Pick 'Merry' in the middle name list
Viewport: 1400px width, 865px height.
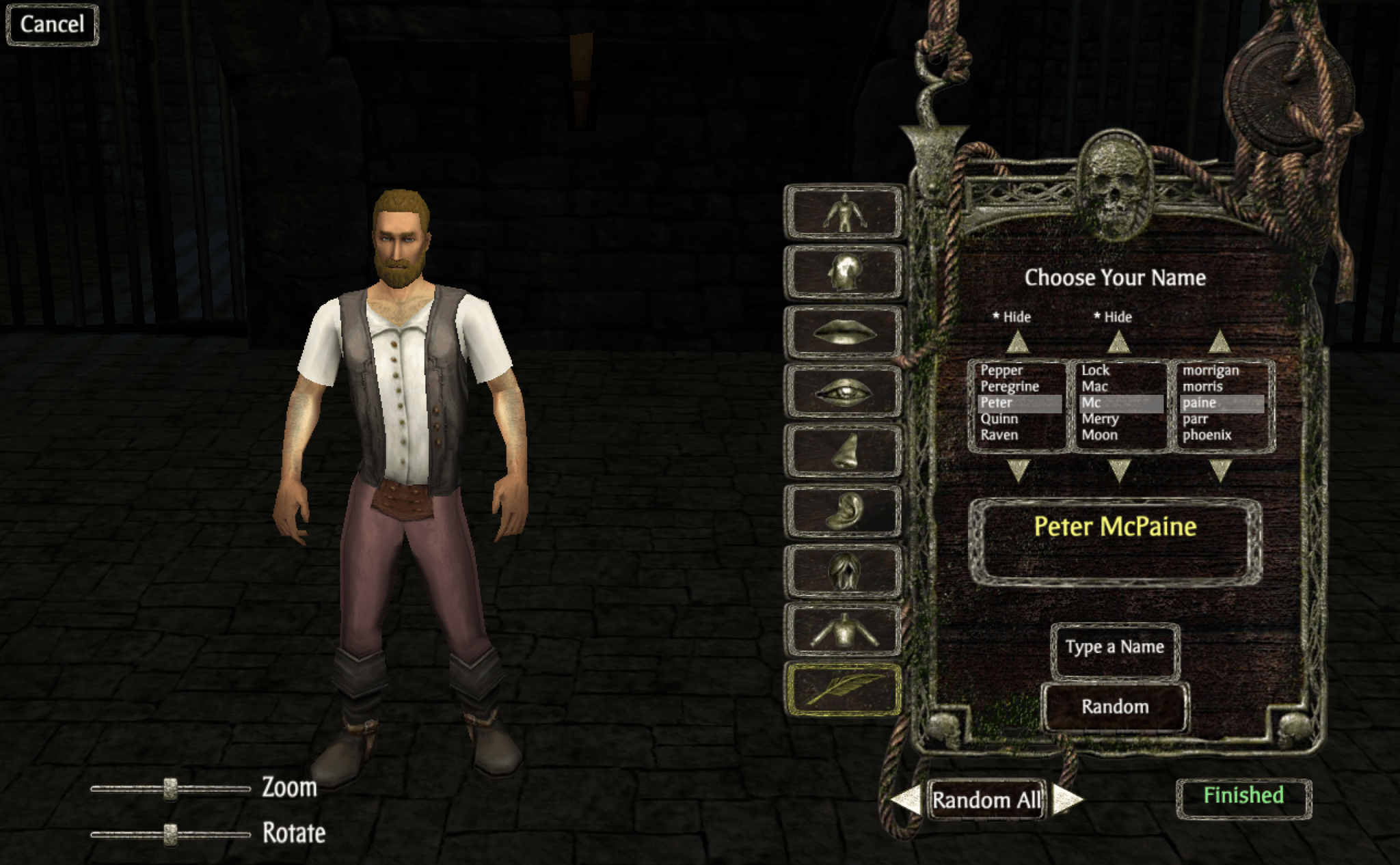click(1099, 419)
